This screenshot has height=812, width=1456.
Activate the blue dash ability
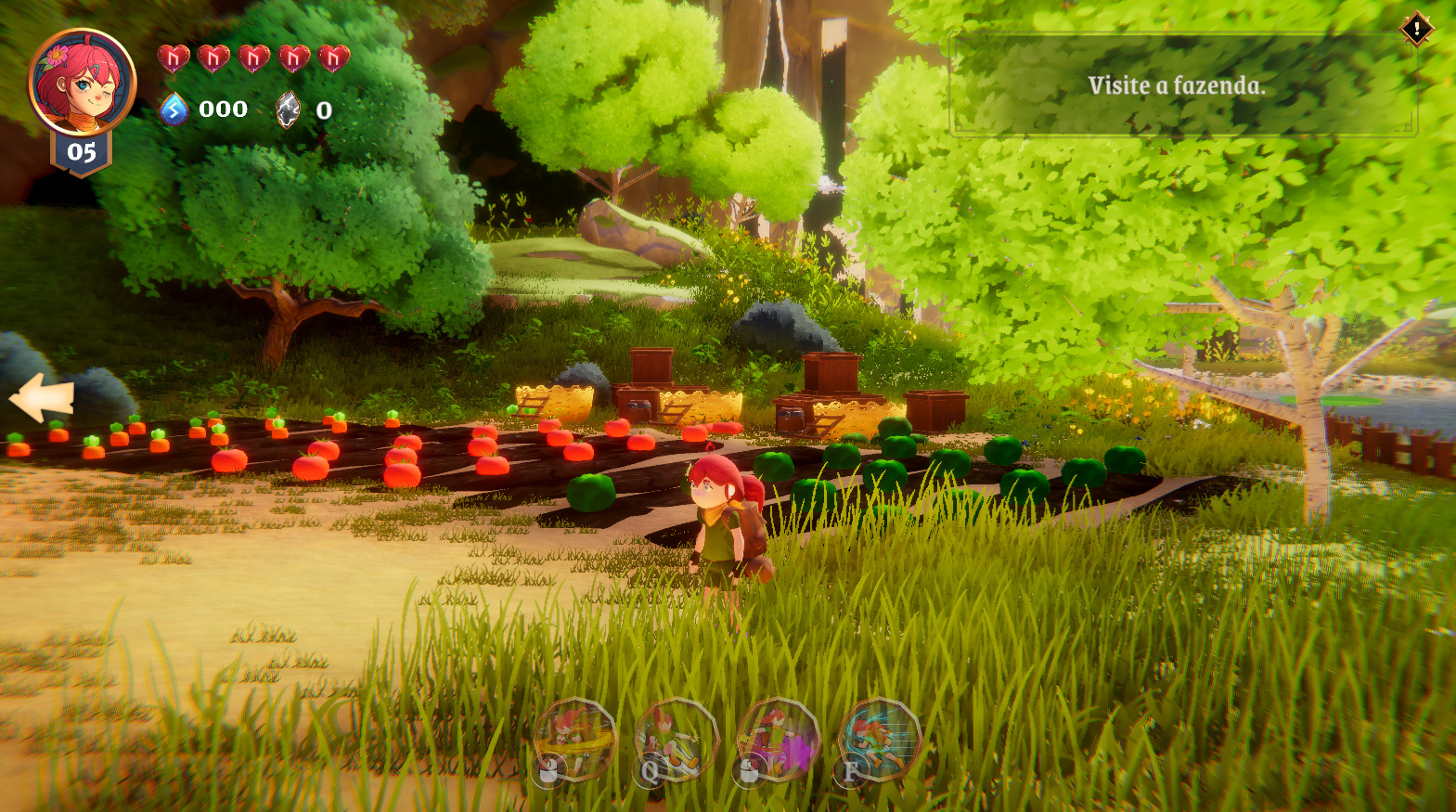pos(878,740)
